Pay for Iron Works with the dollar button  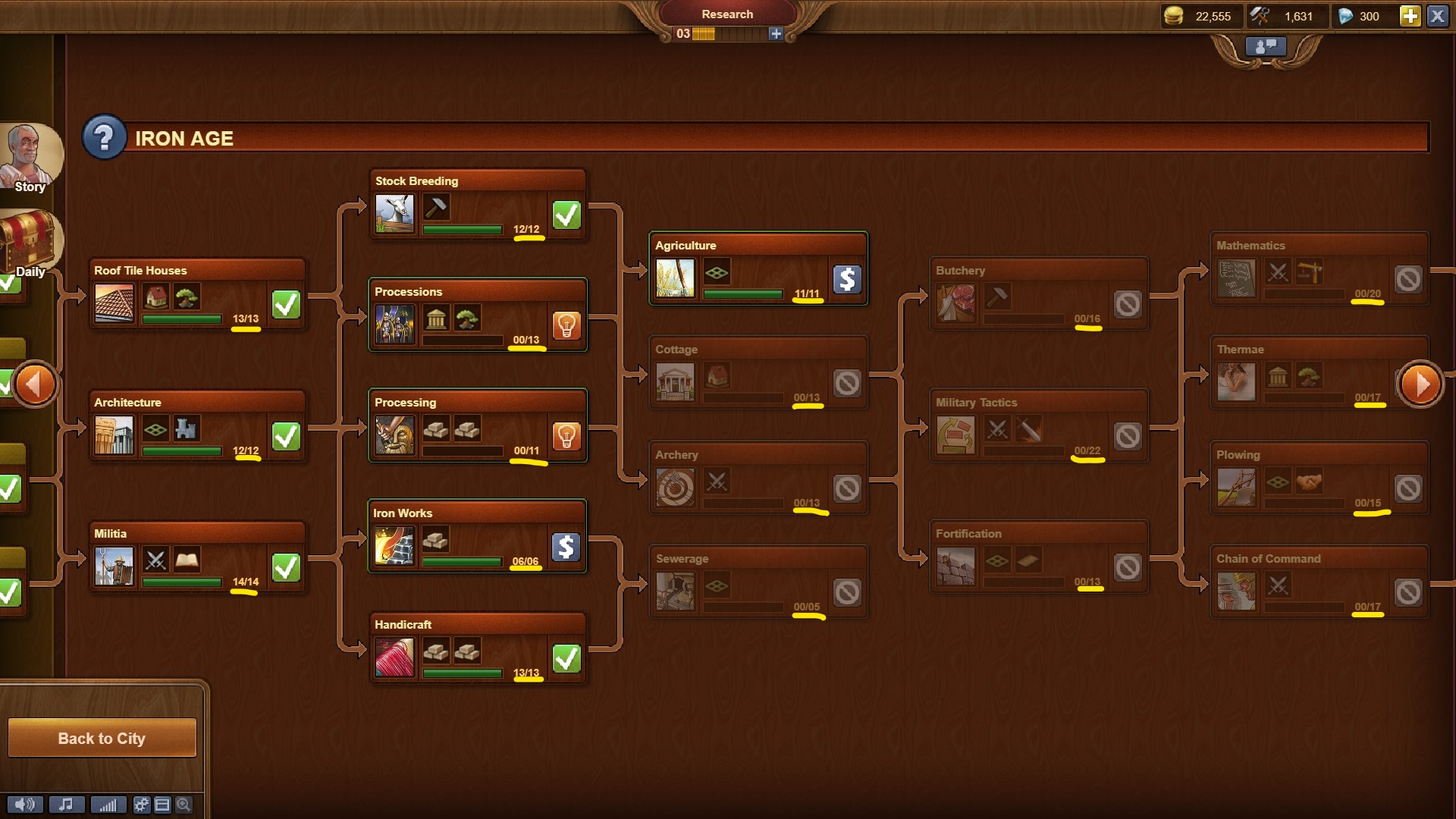coord(566,547)
